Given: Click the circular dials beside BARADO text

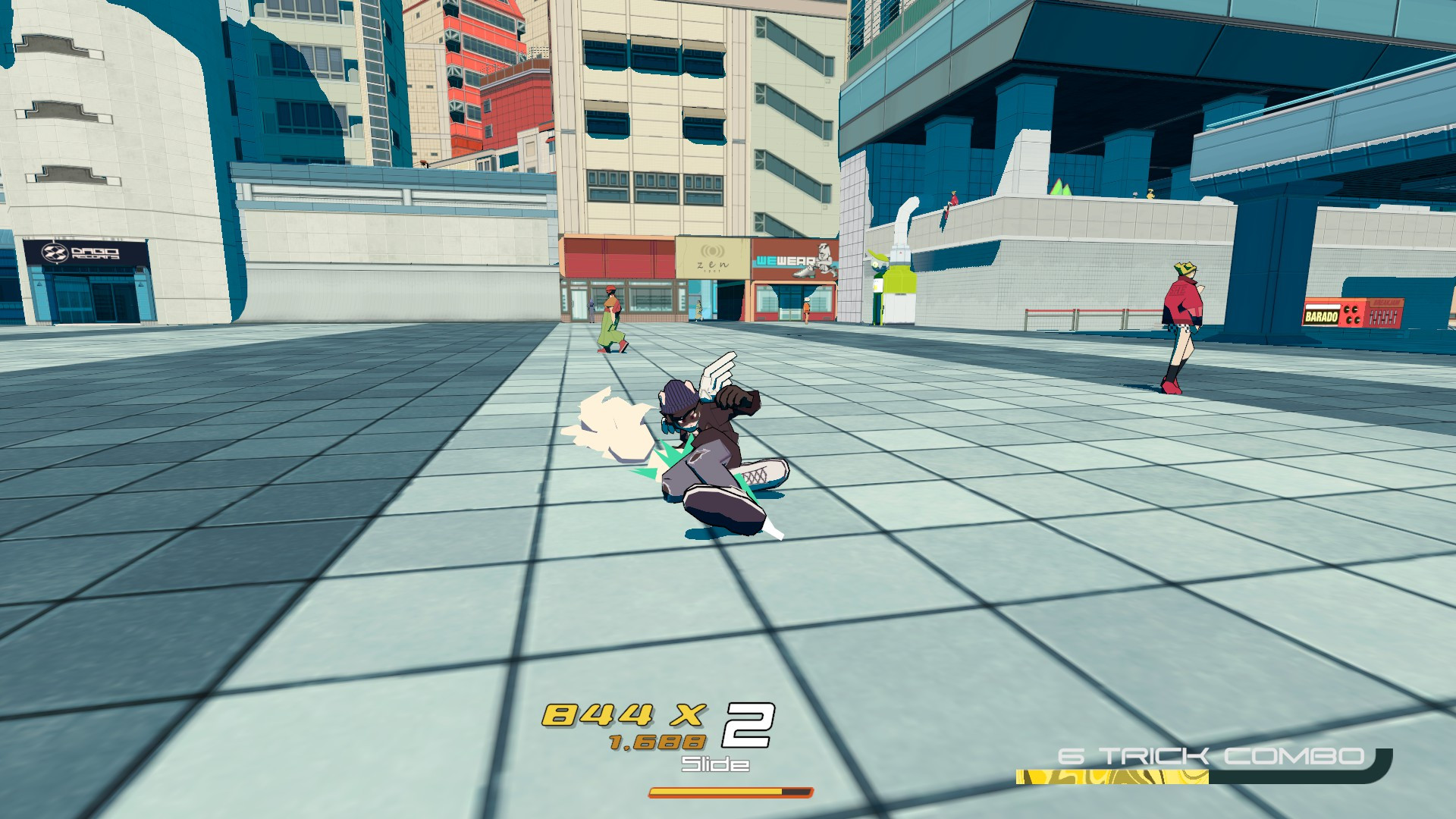Looking at the screenshot, I should tap(1352, 315).
